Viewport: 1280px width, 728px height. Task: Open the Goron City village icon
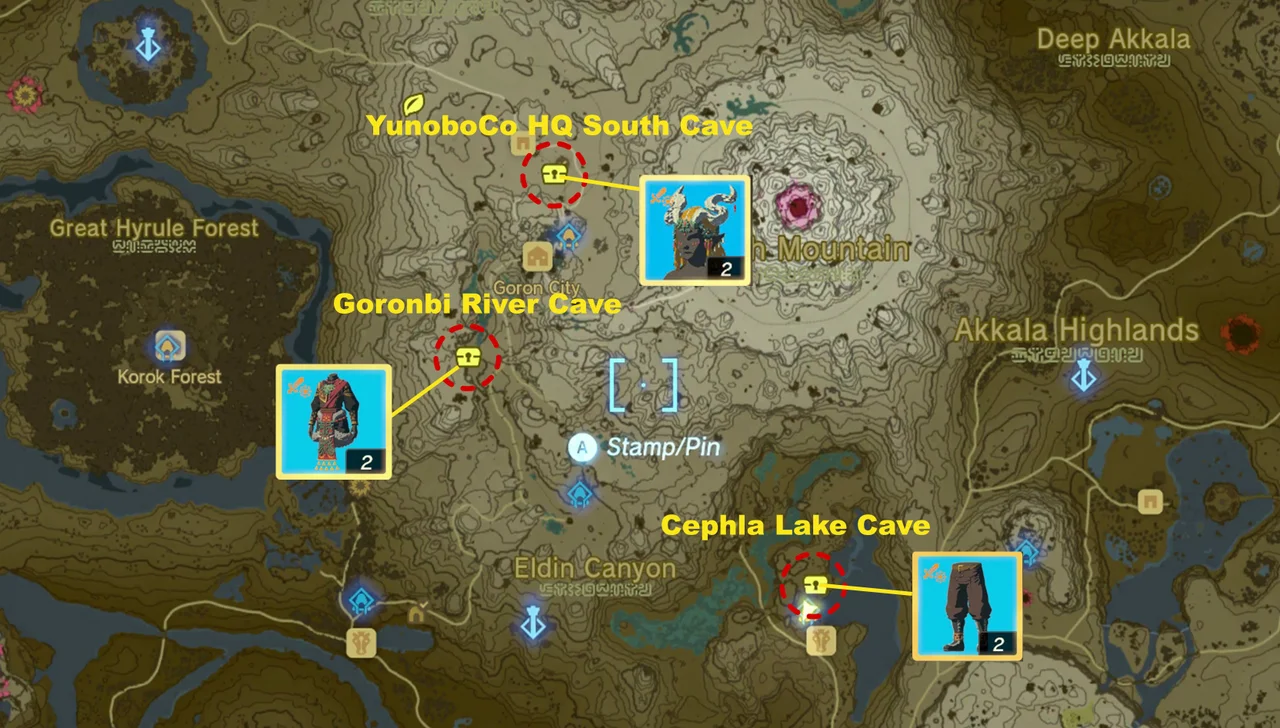(x=537, y=257)
